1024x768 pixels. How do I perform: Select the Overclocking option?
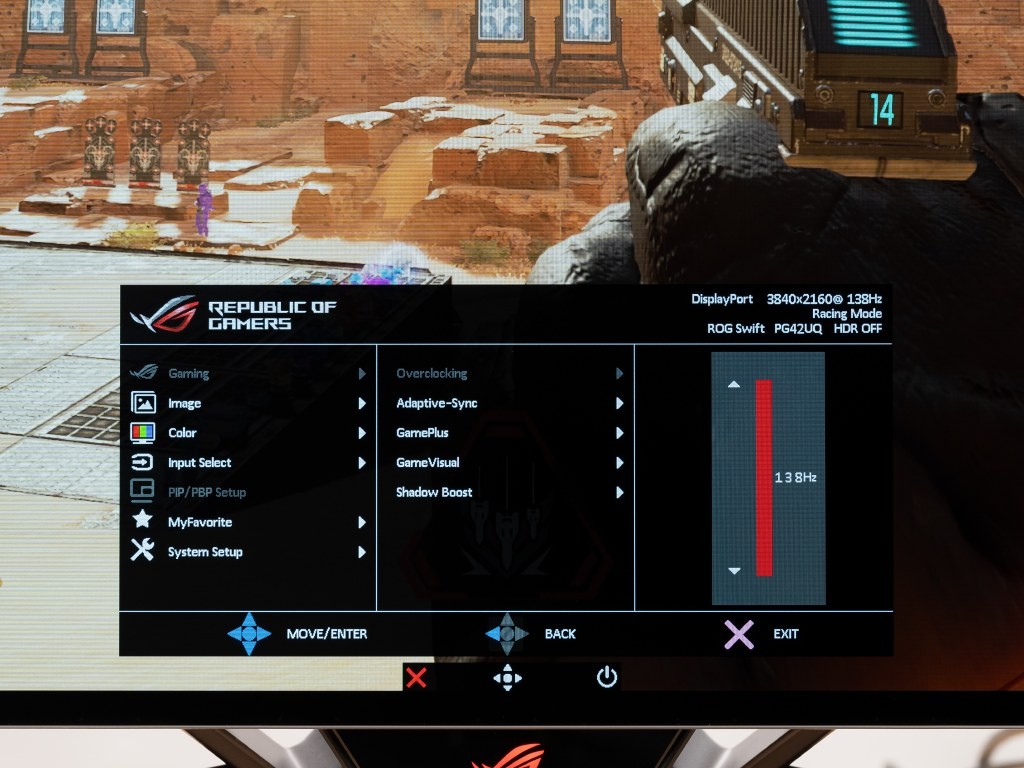[432, 374]
